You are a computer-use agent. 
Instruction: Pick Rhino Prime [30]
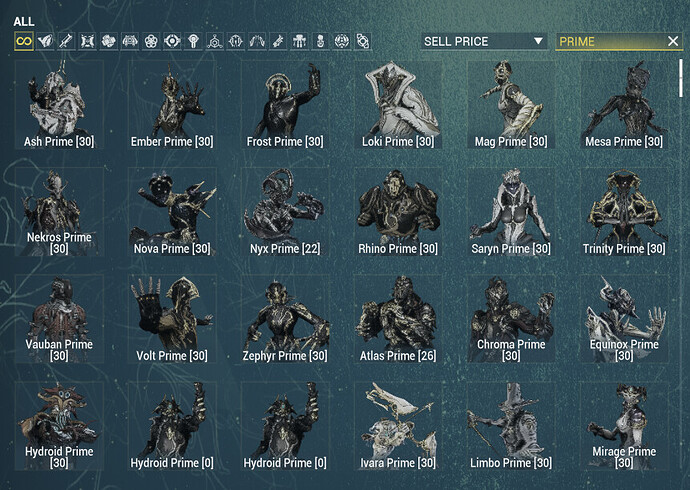pyautogui.click(x=398, y=212)
